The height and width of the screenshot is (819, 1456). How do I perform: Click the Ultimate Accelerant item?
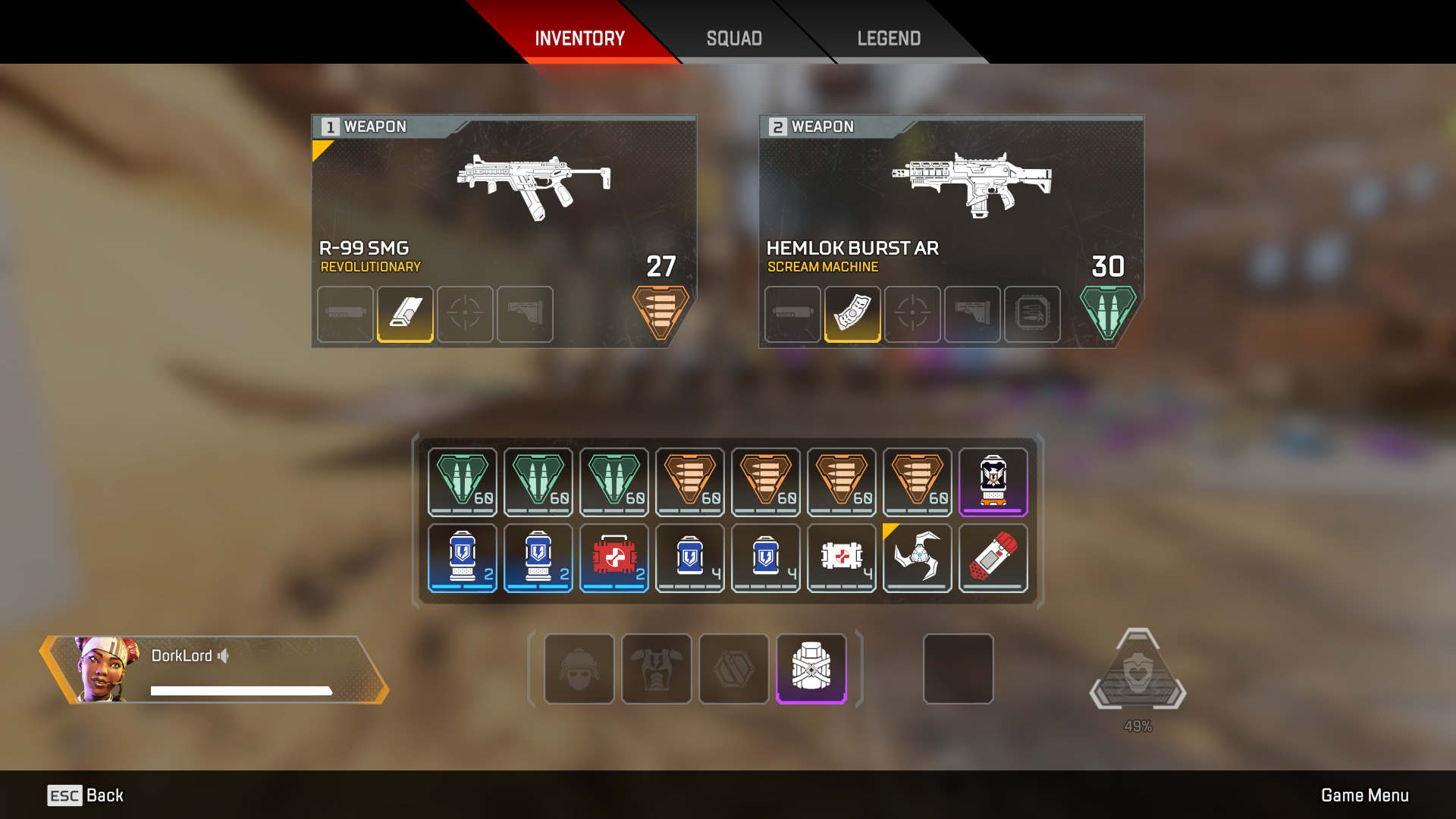[993, 482]
